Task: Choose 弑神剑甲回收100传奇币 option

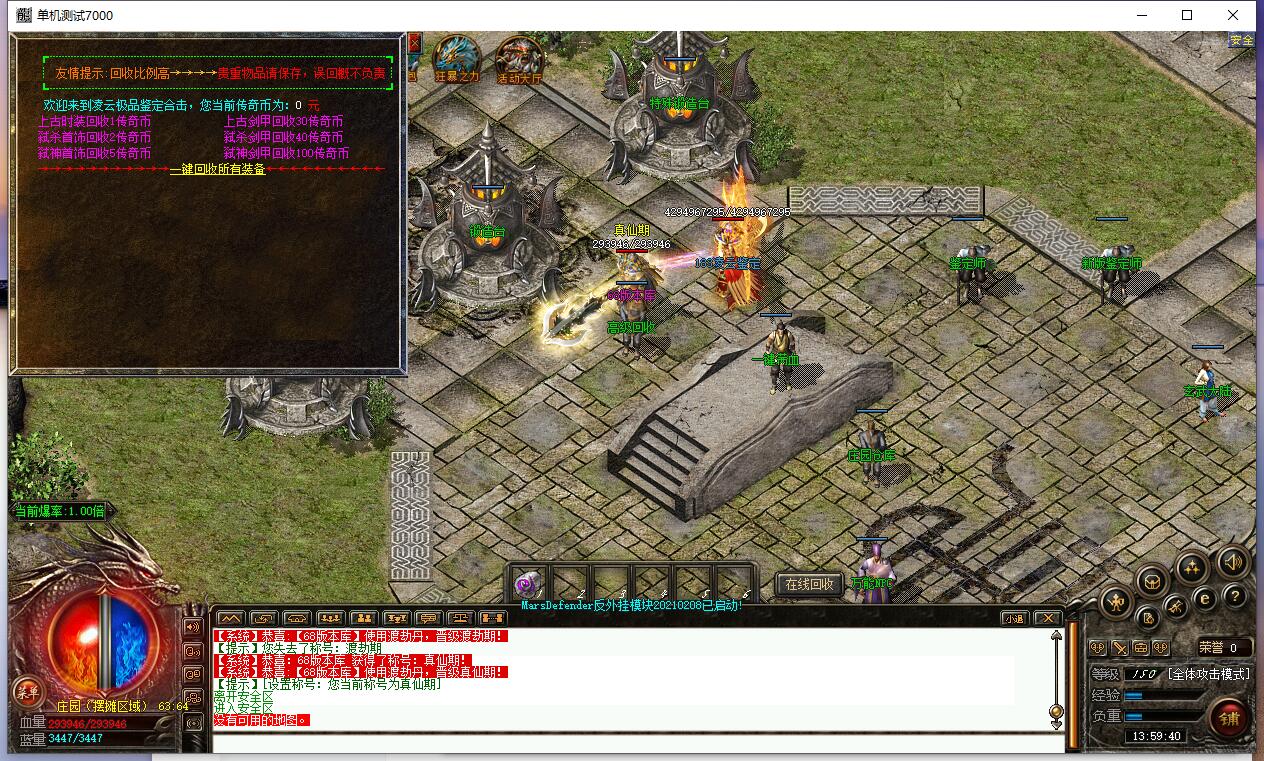Action: pos(286,153)
